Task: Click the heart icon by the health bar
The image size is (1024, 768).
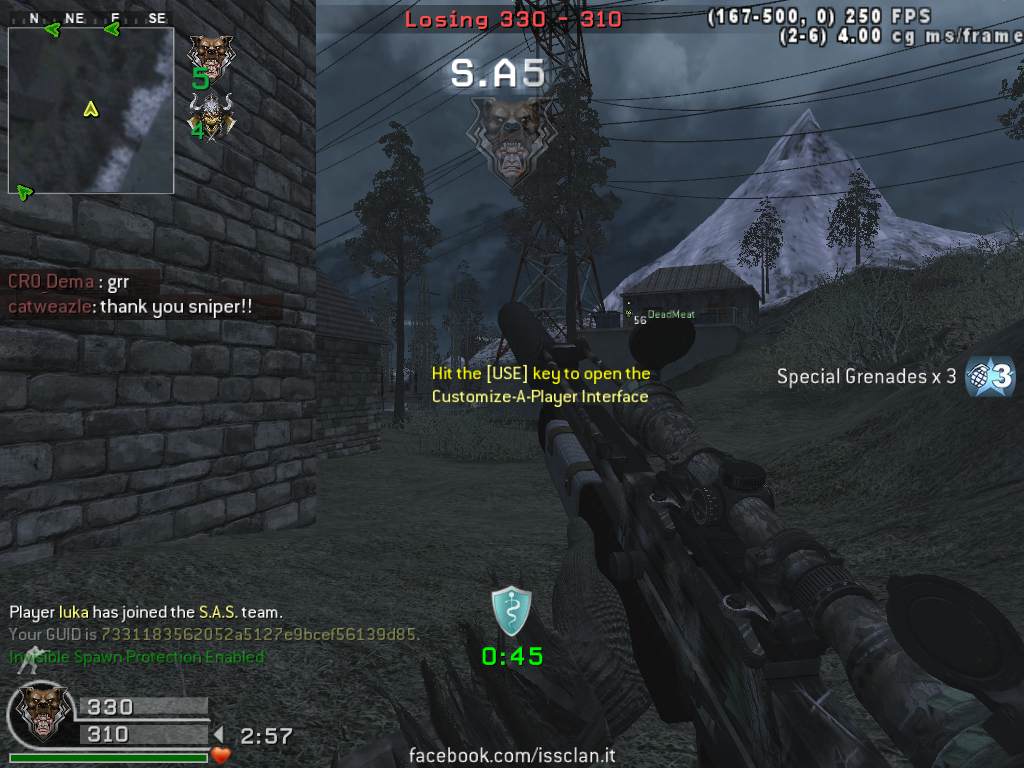Action: coord(221,755)
